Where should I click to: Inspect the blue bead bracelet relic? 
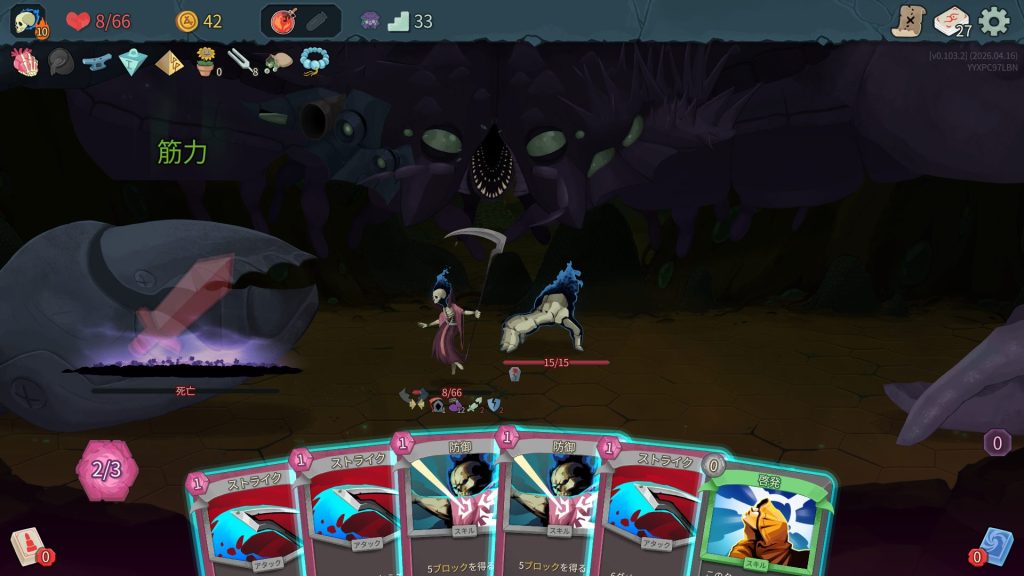[x=315, y=62]
